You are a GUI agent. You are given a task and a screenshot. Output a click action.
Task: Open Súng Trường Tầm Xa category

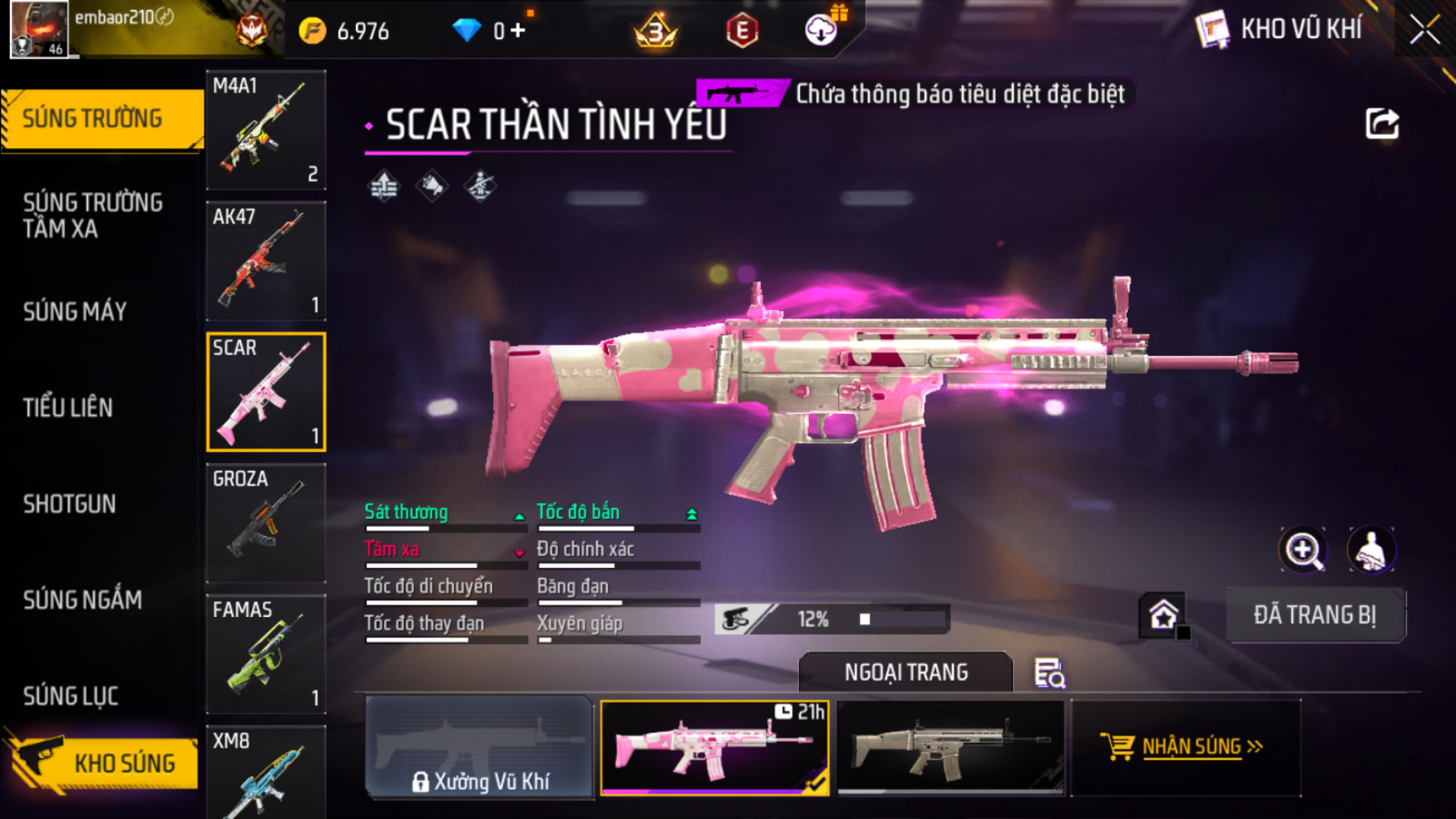tap(92, 215)
